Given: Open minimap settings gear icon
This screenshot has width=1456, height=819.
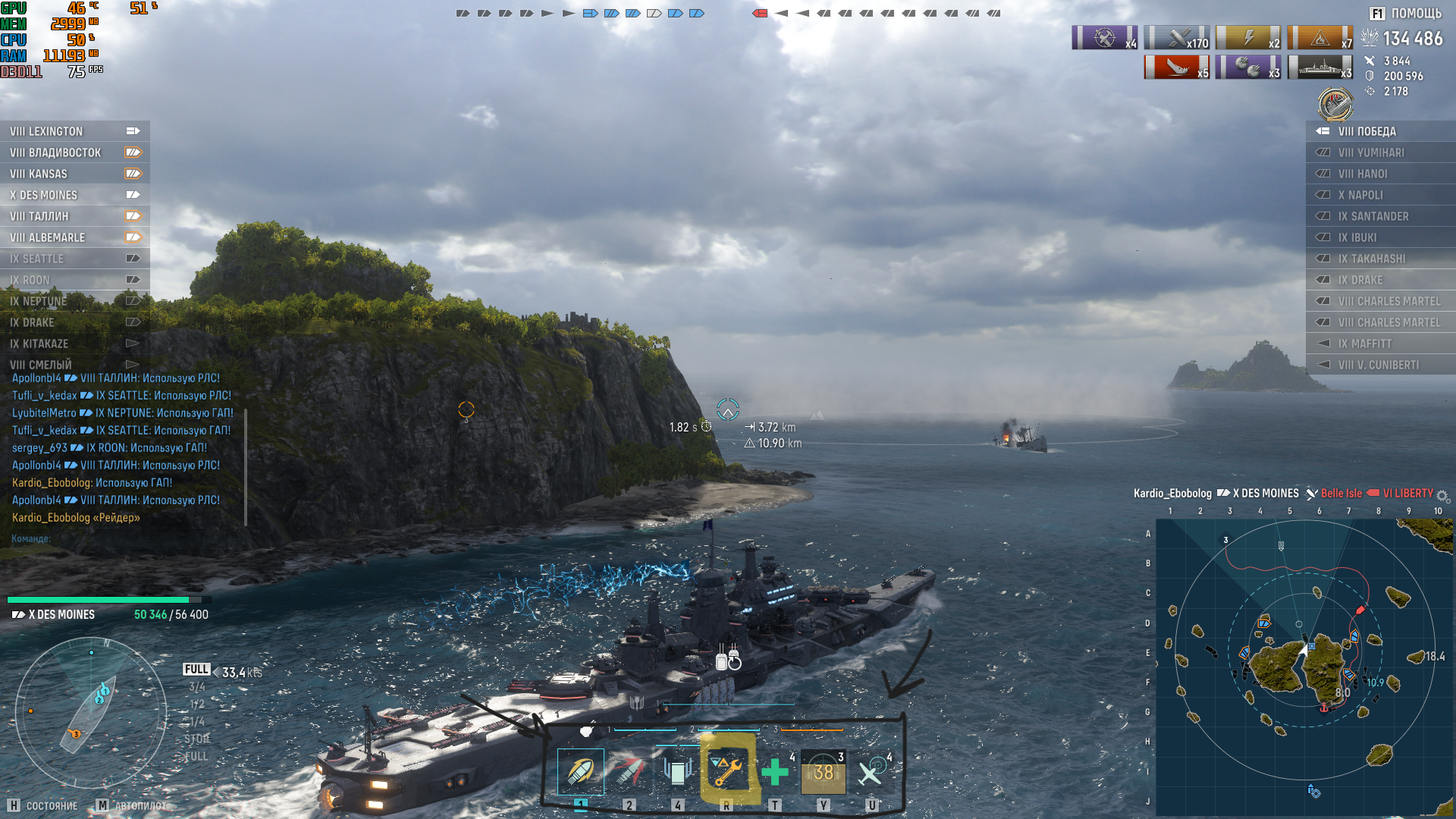Looking at the screenshot, I should coord(1442,496).
